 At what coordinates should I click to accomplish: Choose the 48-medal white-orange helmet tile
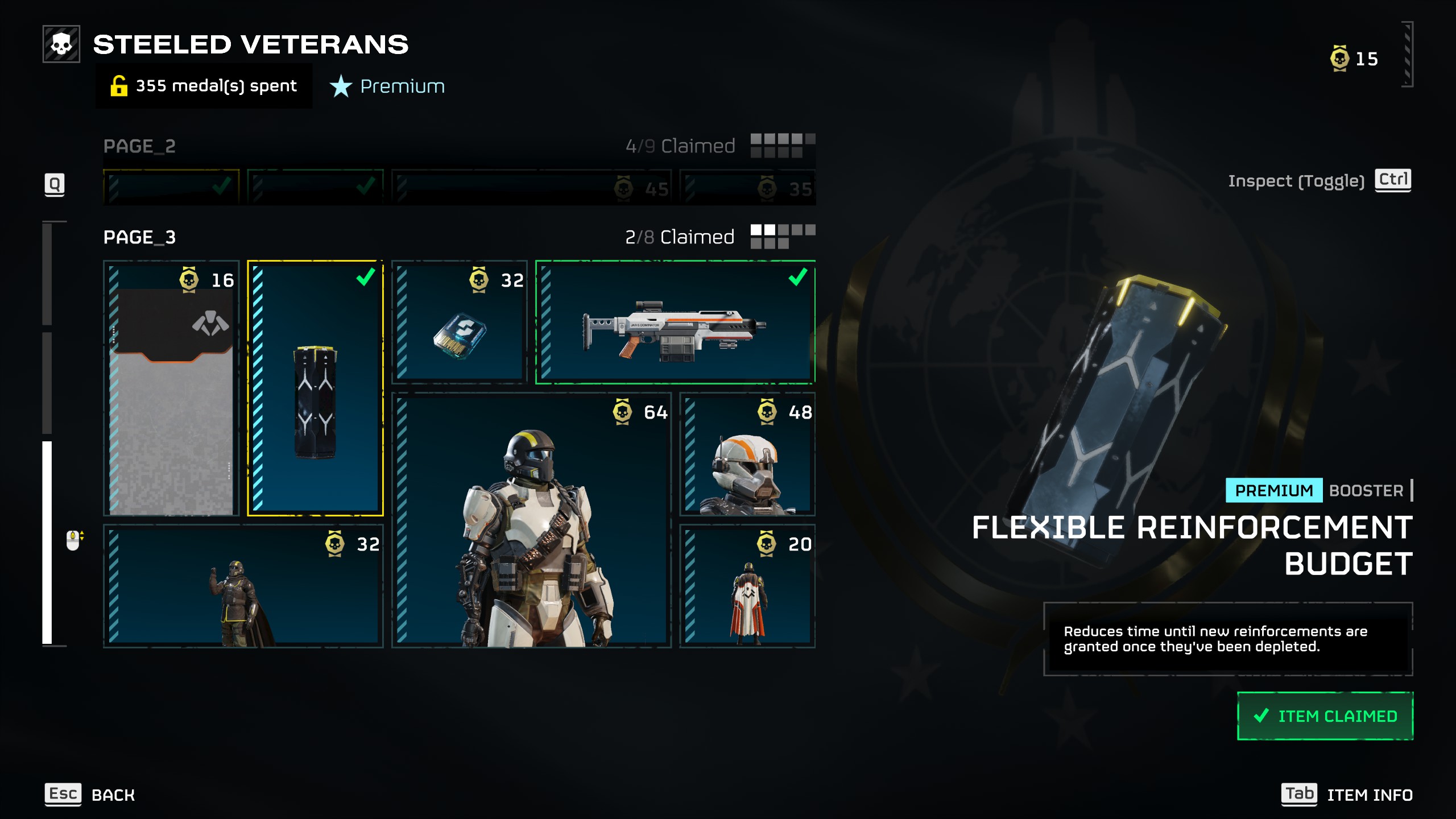[x=747, y=454]
